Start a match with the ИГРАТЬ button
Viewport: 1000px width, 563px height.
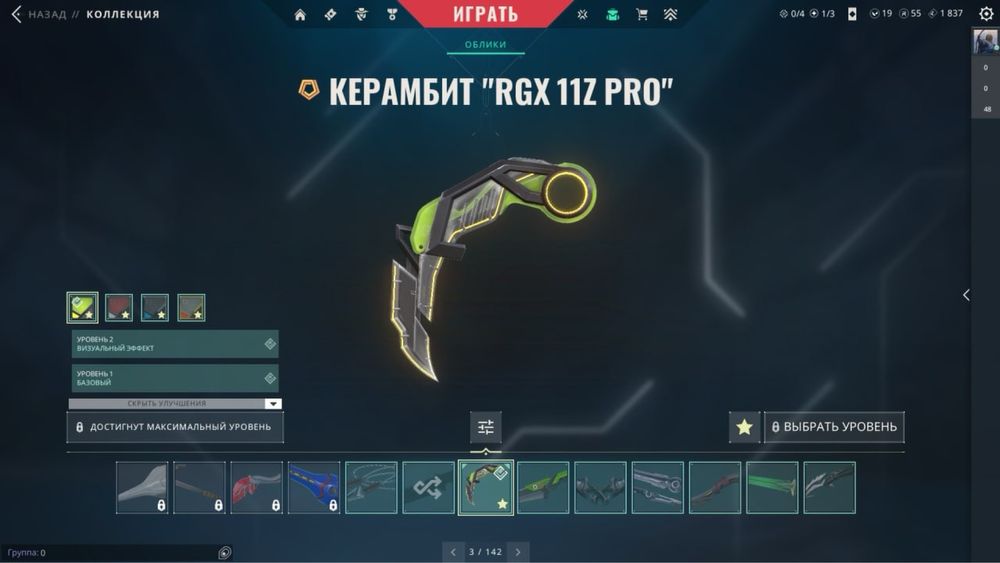pos(500,14)
